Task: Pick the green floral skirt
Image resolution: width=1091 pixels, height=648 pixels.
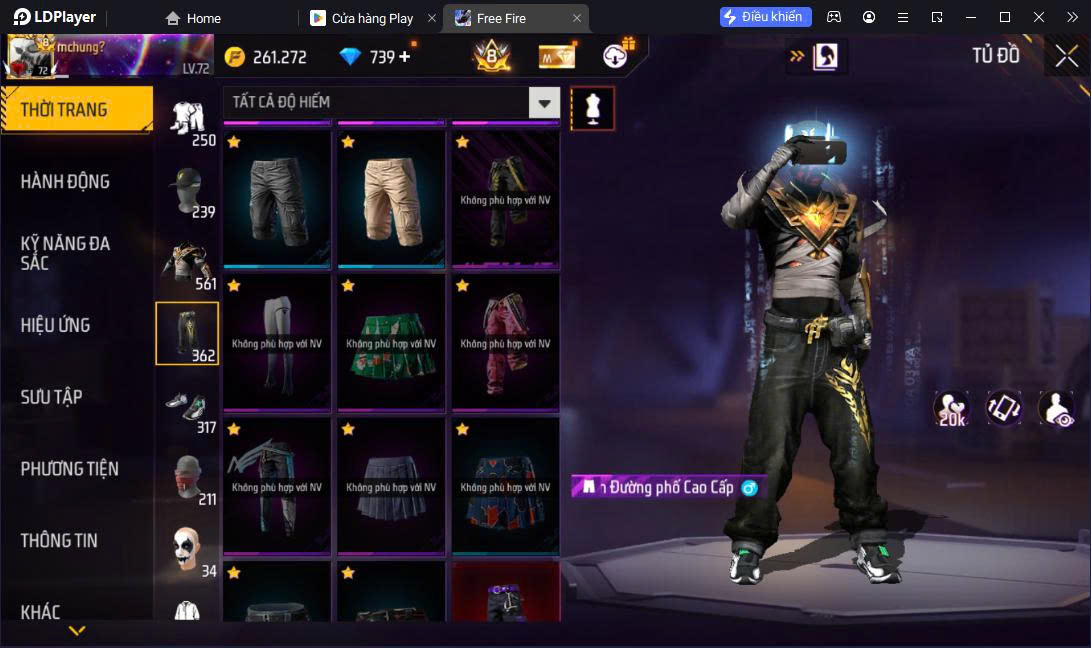Action: click(391, 343)
